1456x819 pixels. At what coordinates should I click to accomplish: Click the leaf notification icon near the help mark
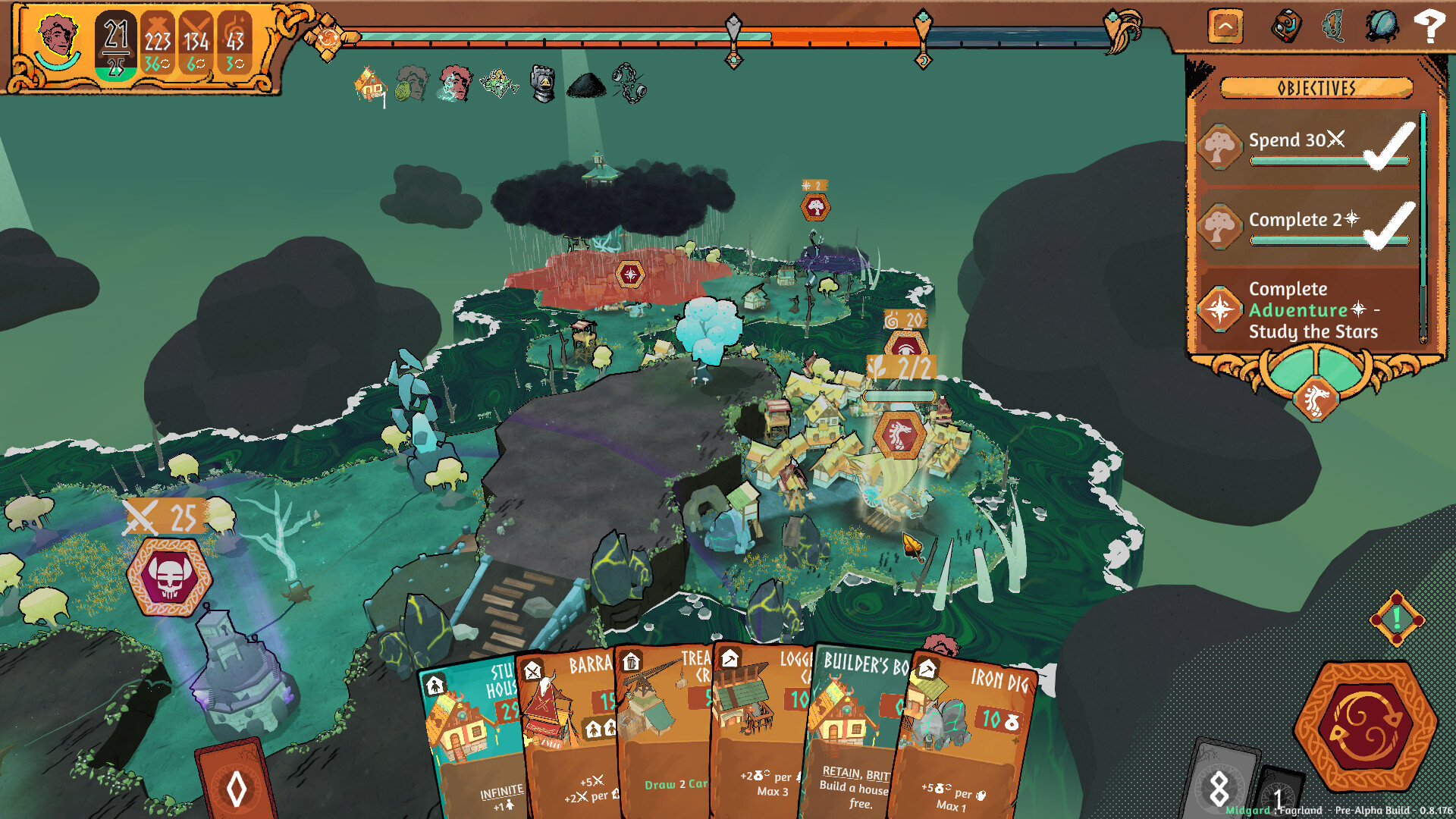pos(1331,25)
